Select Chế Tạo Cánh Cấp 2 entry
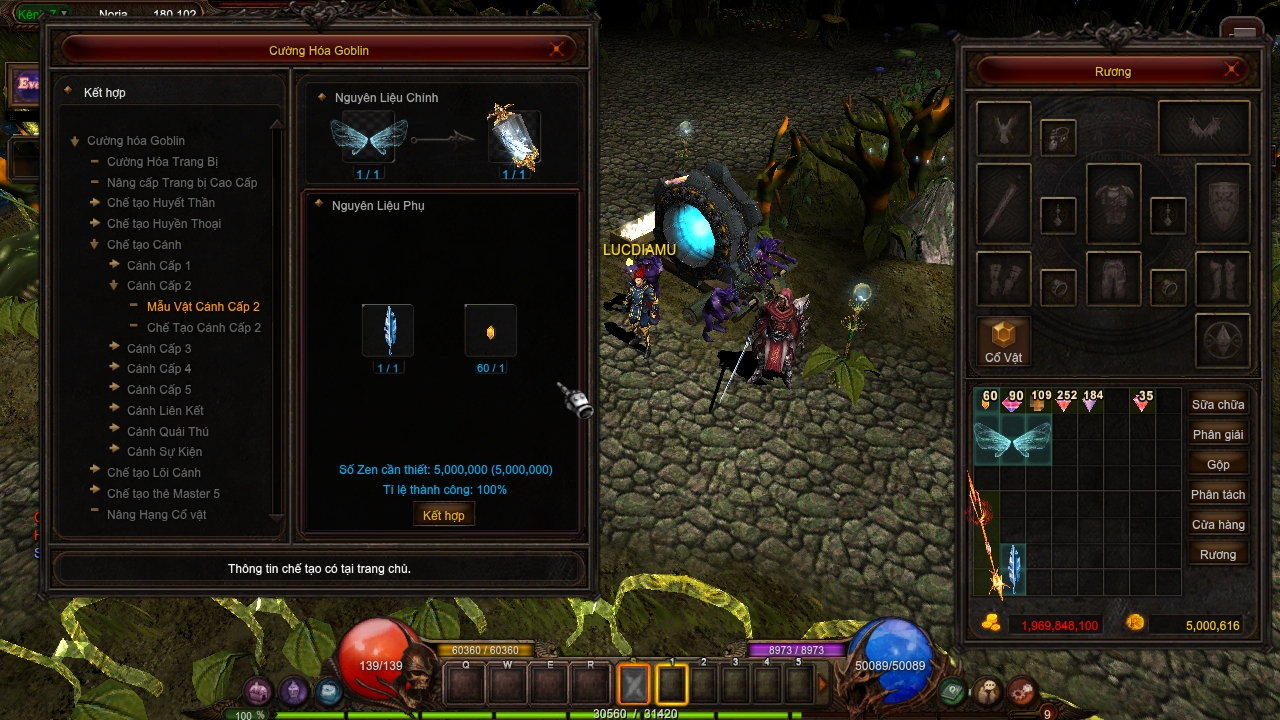Viewport: 1280px width, 720px height. pos(204,327)
